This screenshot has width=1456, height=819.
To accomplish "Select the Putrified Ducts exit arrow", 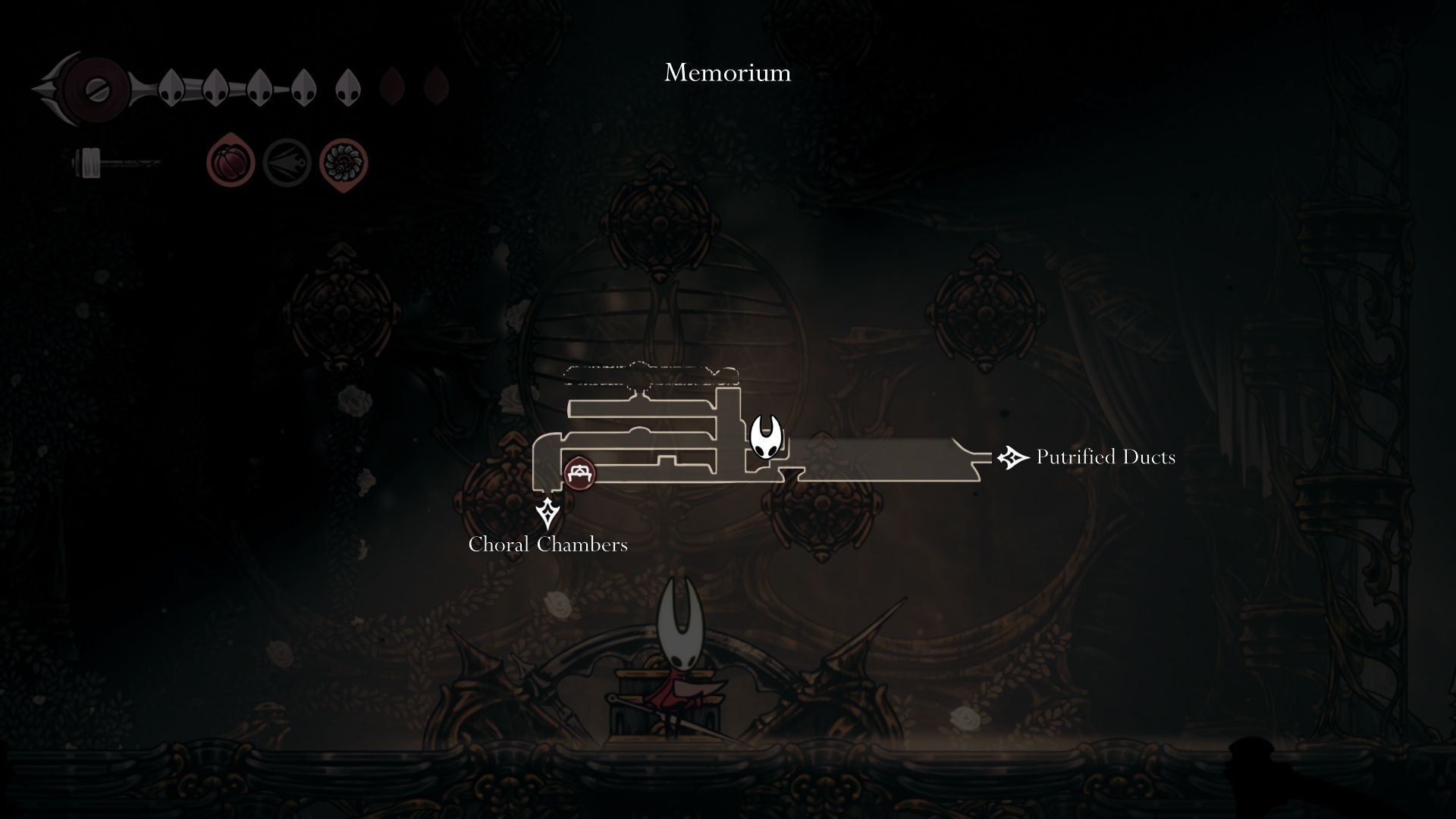I will point(1012,457).
